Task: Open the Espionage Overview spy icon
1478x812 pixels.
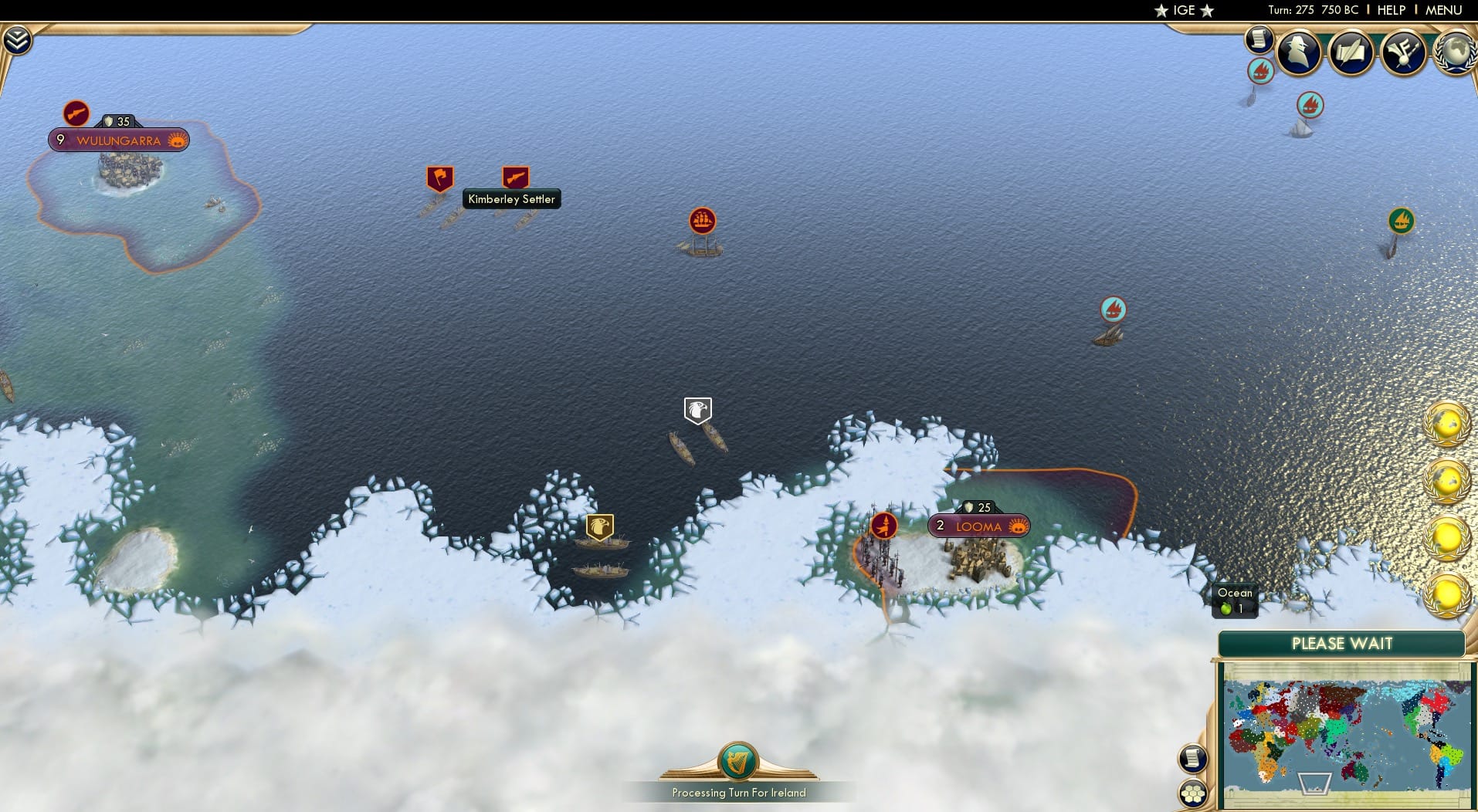Action: click(x=1300, y=52)
